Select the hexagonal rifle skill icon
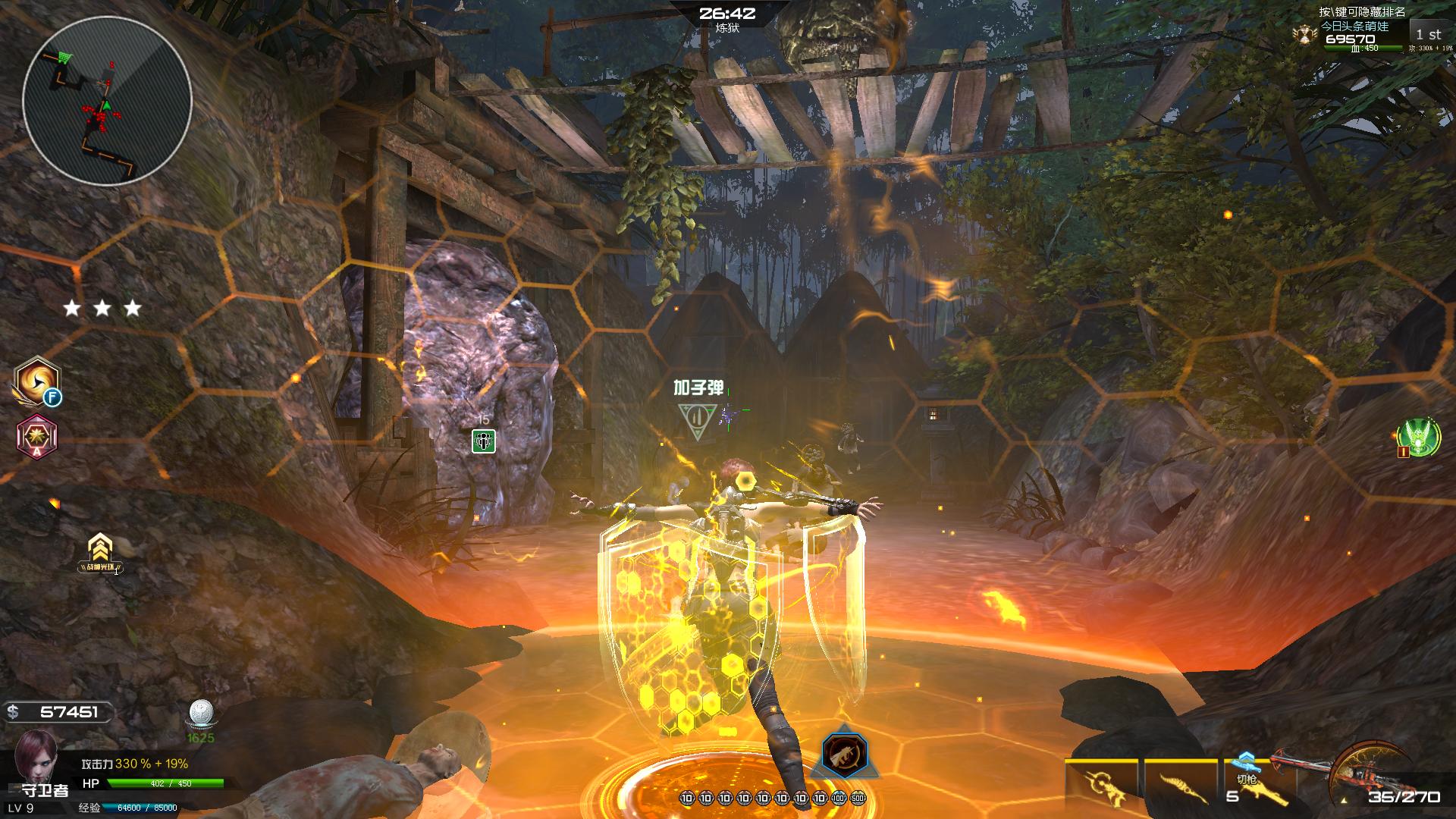 tap(844, 755)
